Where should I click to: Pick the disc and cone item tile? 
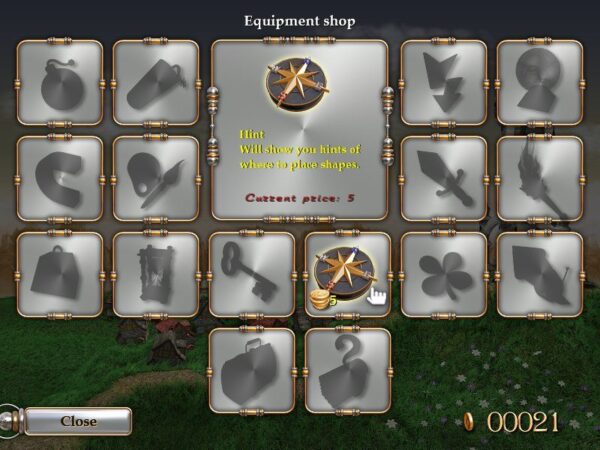tap(540, 83)
